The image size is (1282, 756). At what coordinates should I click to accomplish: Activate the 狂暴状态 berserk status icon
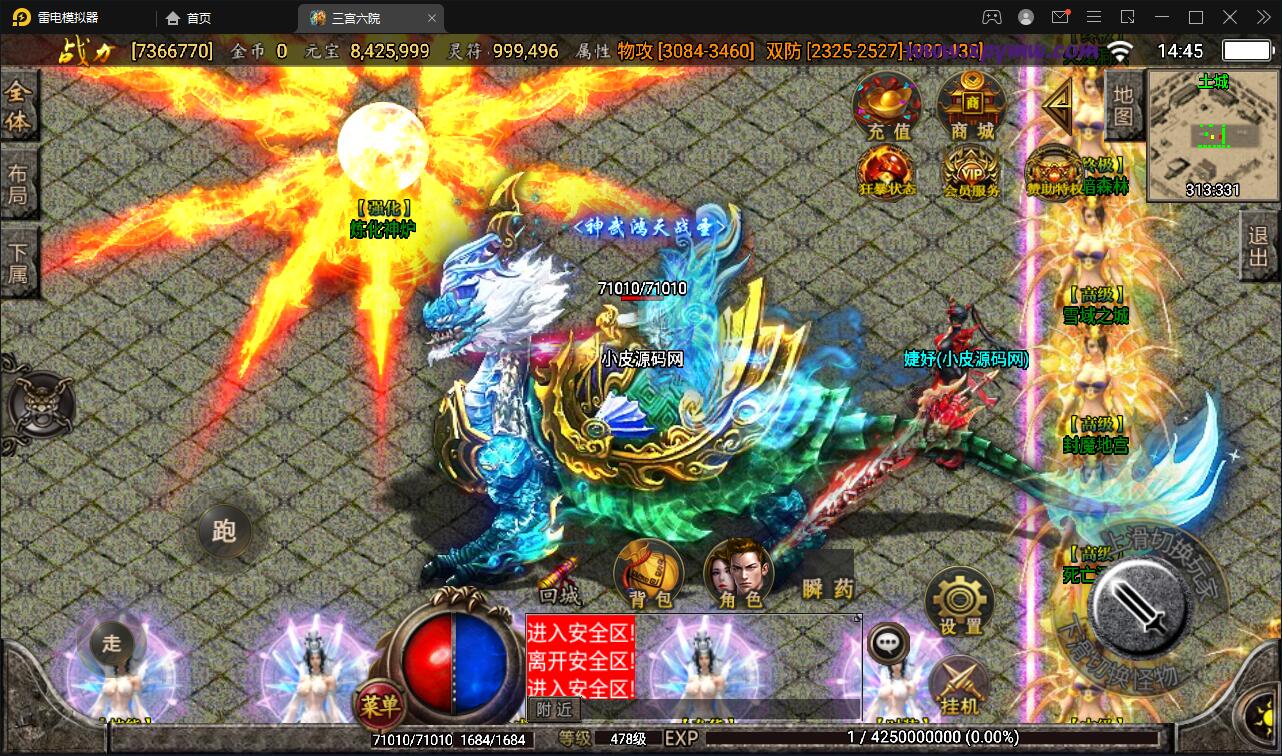coord(886,172)
